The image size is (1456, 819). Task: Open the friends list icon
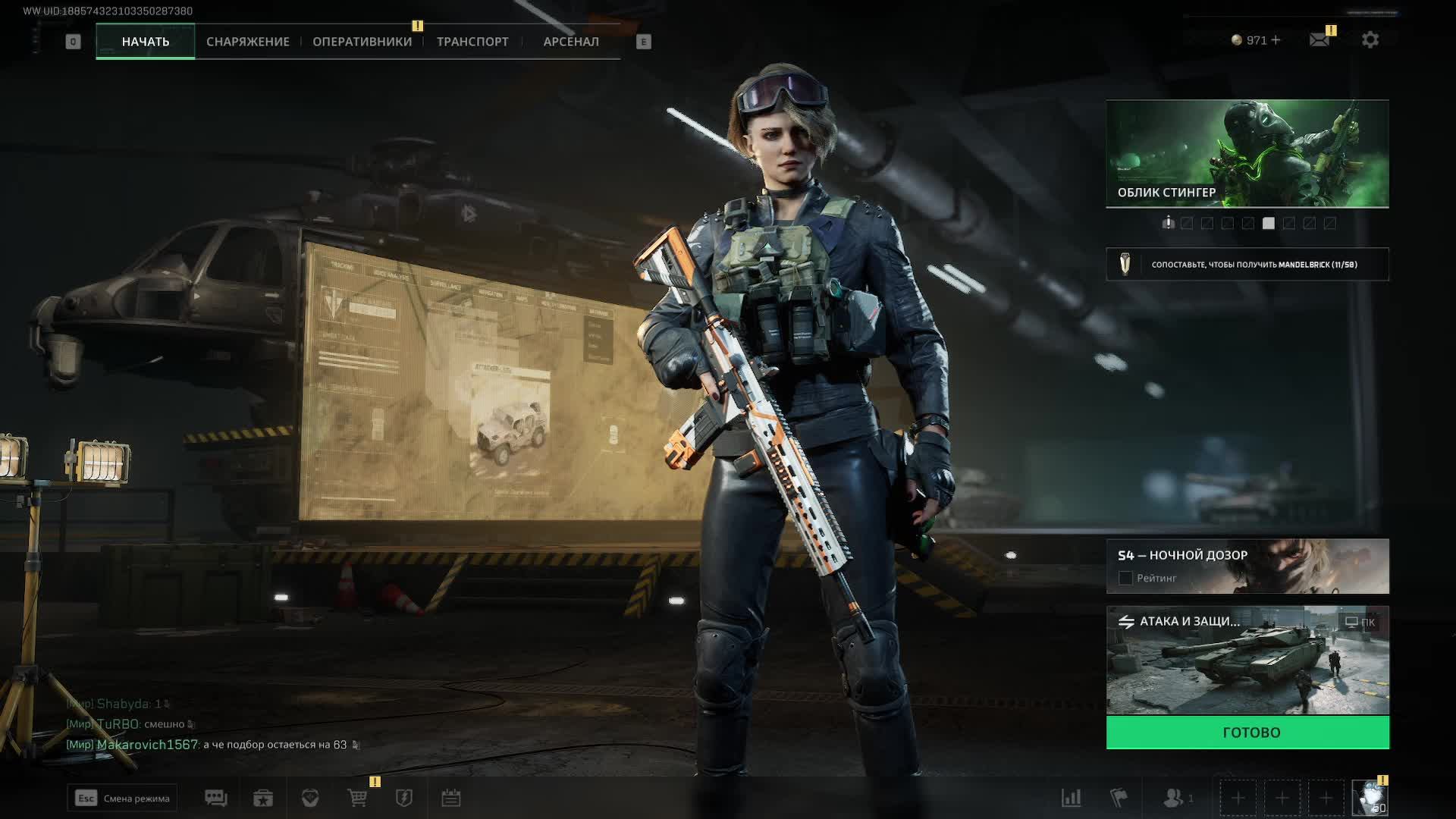(1174, 798)
